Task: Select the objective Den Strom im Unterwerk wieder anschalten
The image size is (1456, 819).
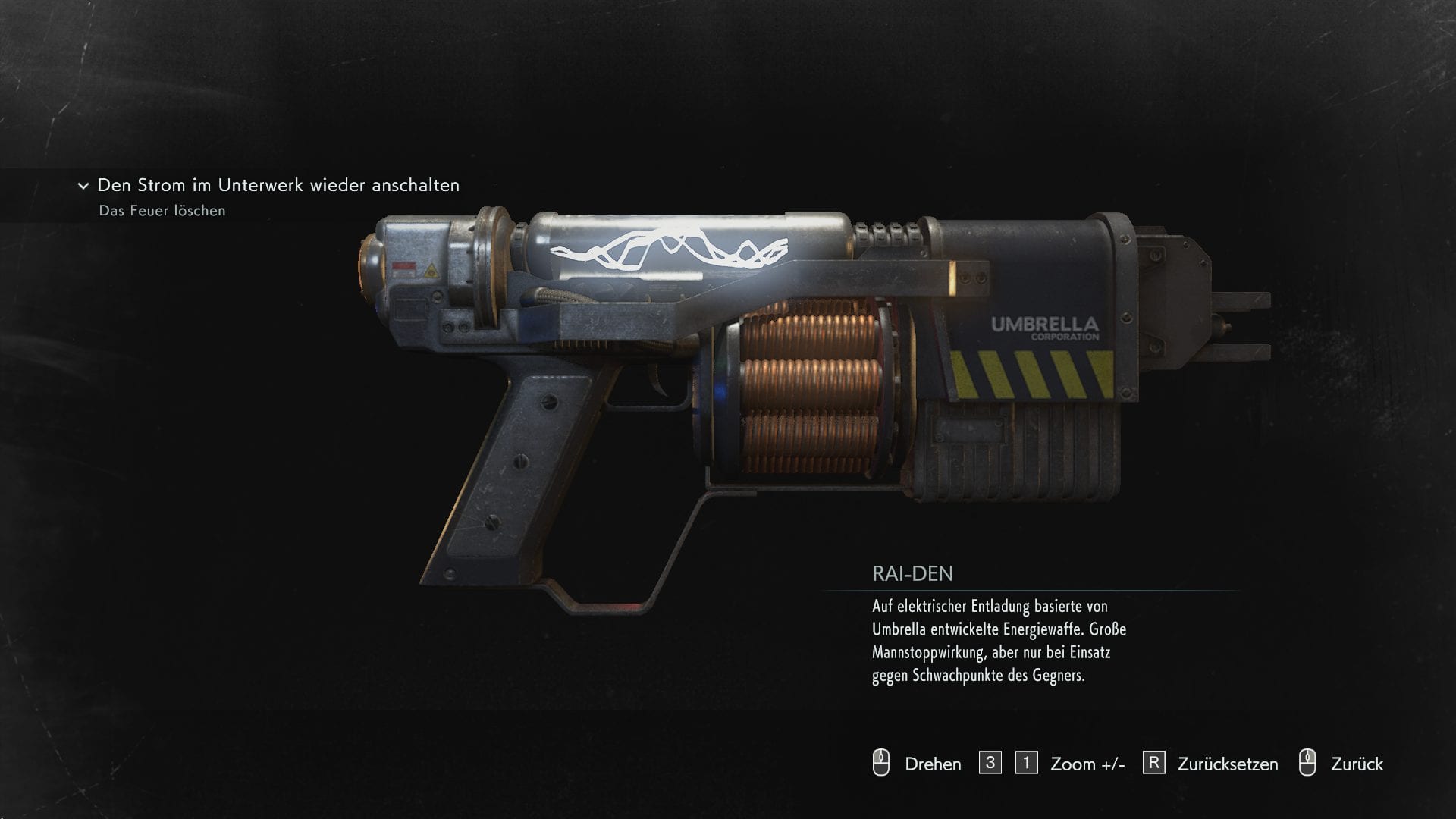Action: (x=278, y=185)
